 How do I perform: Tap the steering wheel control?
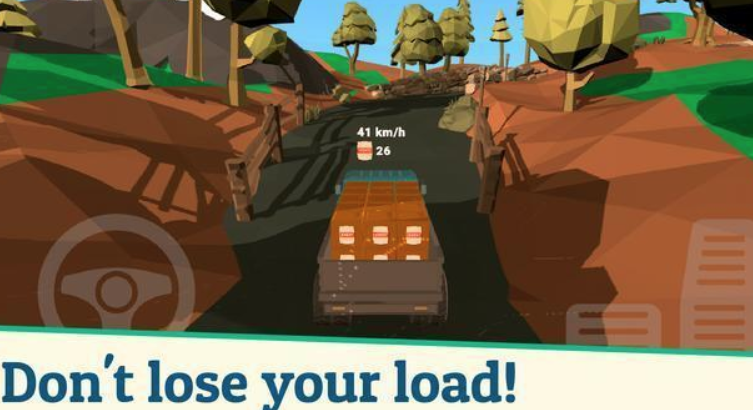(x=115, y=287)
